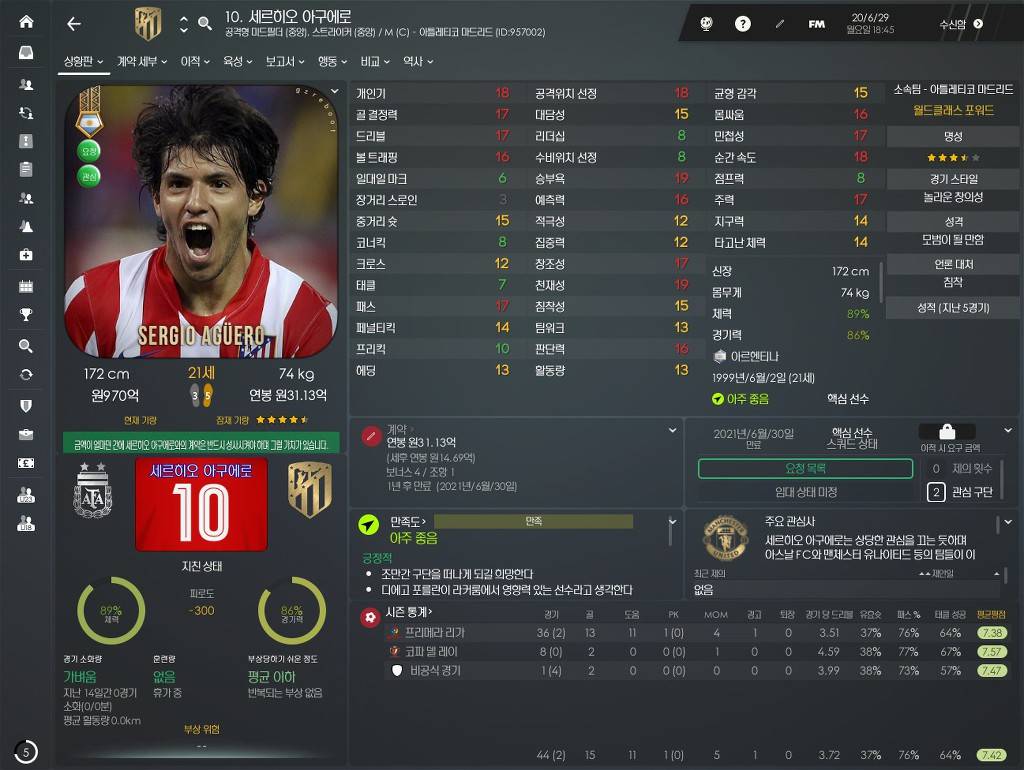The height and width of the screenshot is (770, 1024).
Task: Click the search magnifier beside the club badge
Action: click(x=205, y=23)
